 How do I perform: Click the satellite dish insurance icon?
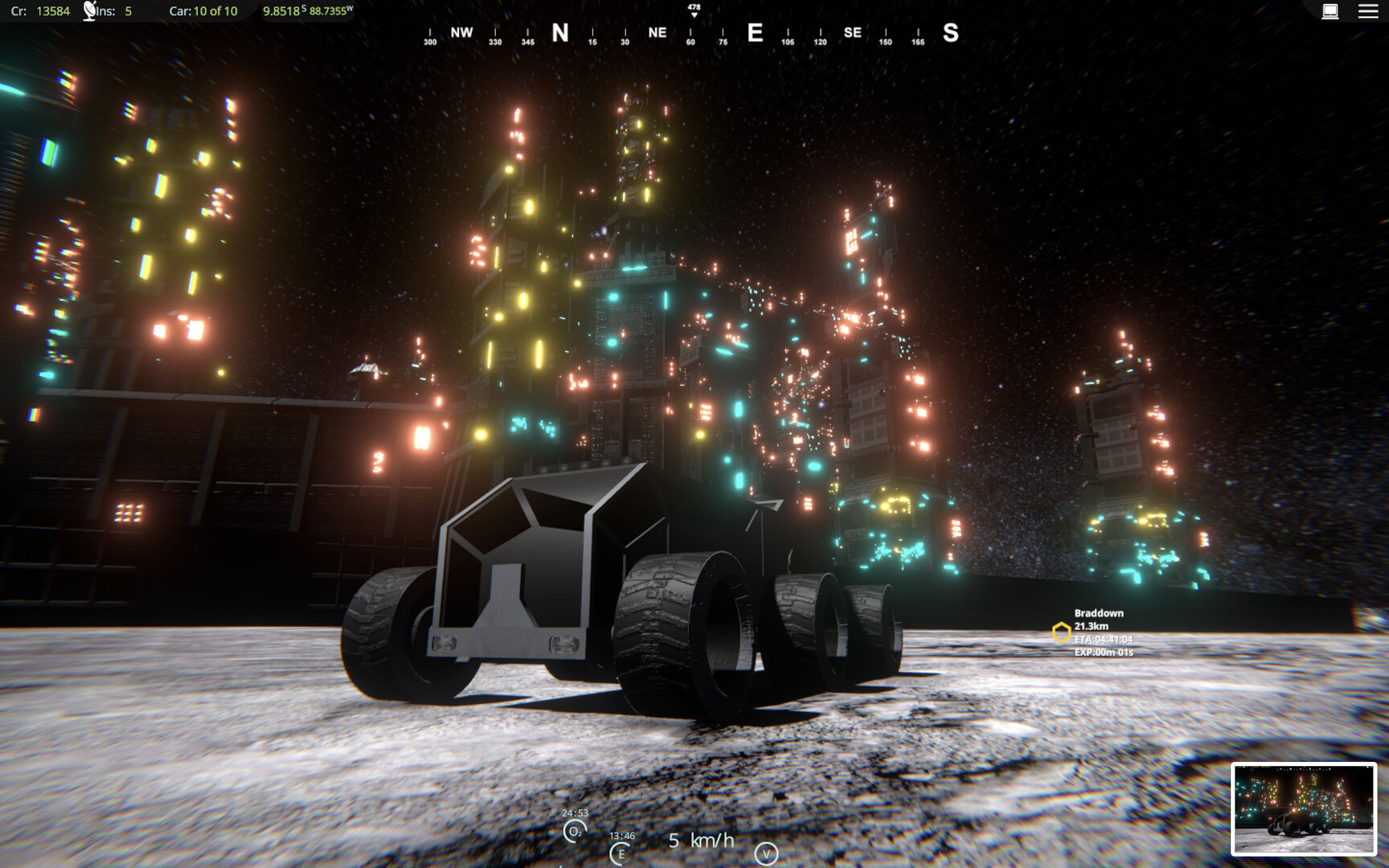pyautogui.click(x=88, y=10)
